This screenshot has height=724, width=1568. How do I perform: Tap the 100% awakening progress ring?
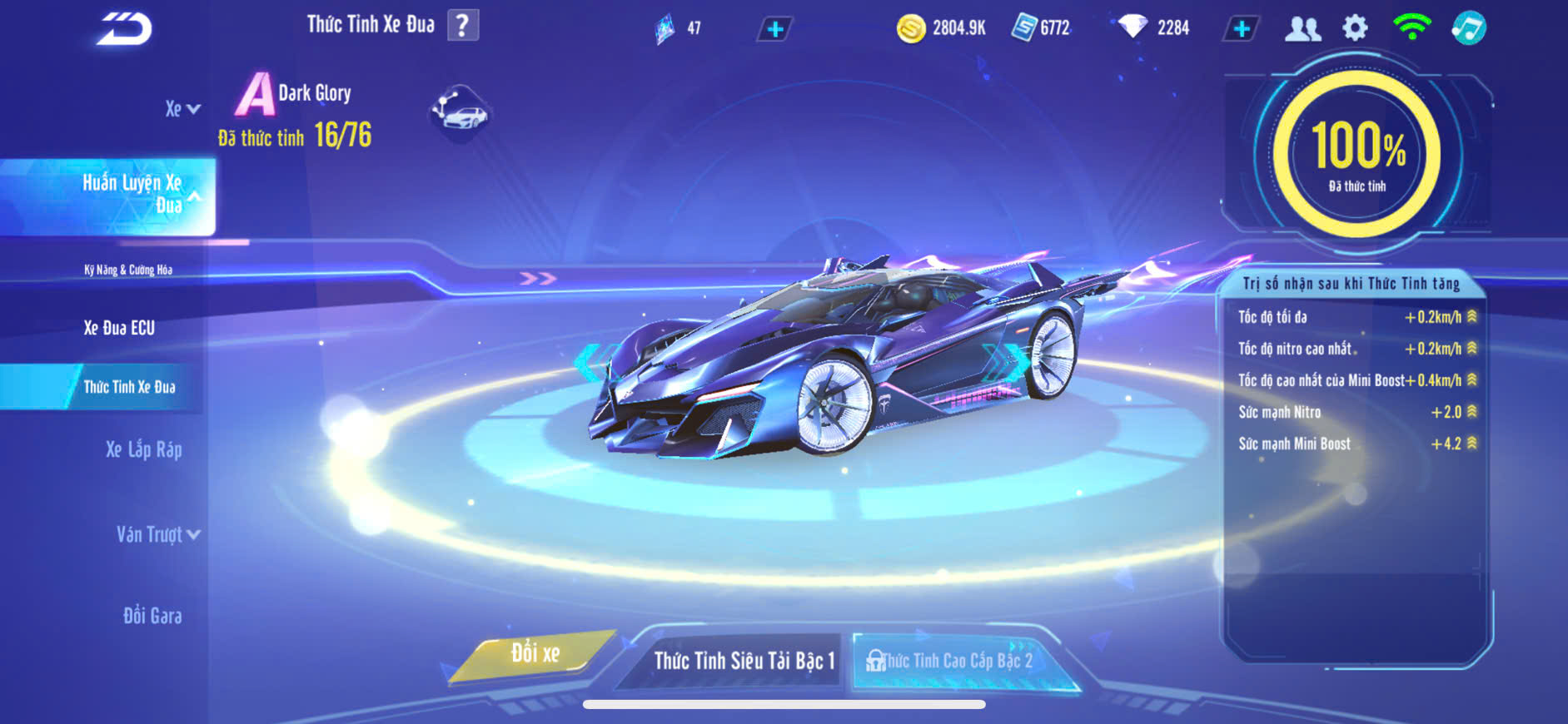[1356, 154]
